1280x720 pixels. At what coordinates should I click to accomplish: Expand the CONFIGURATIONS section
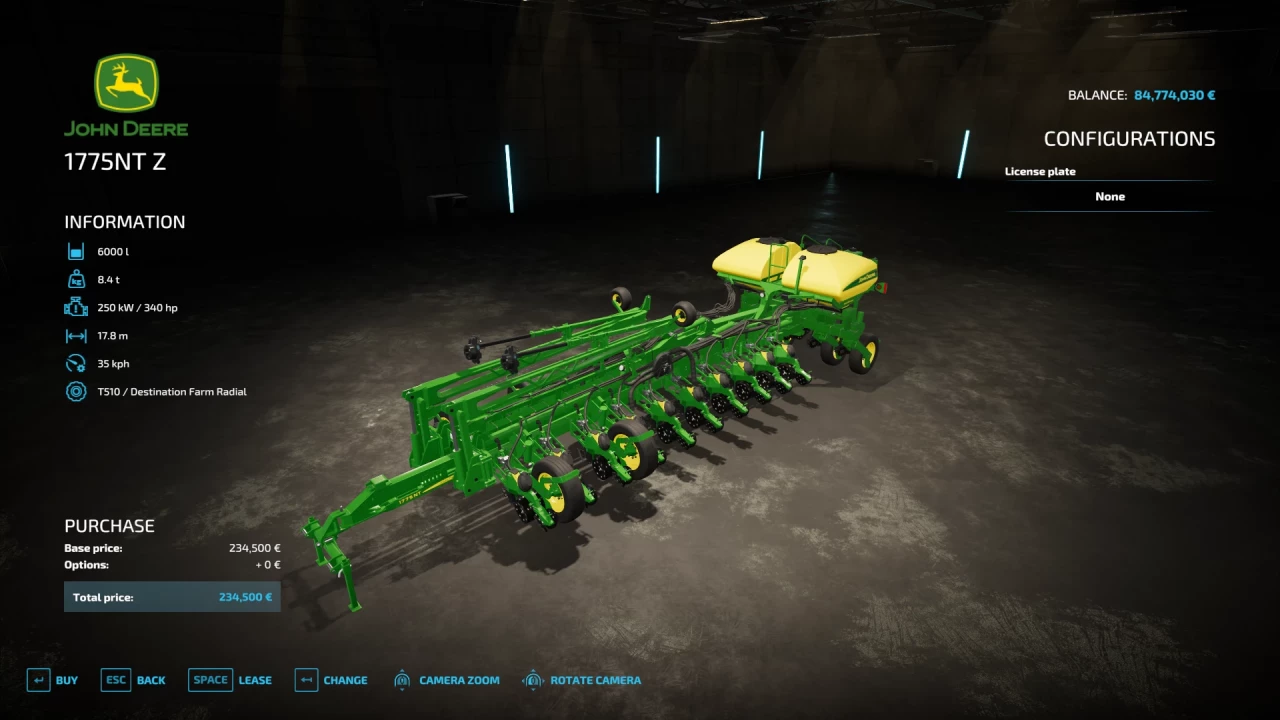1130,138
